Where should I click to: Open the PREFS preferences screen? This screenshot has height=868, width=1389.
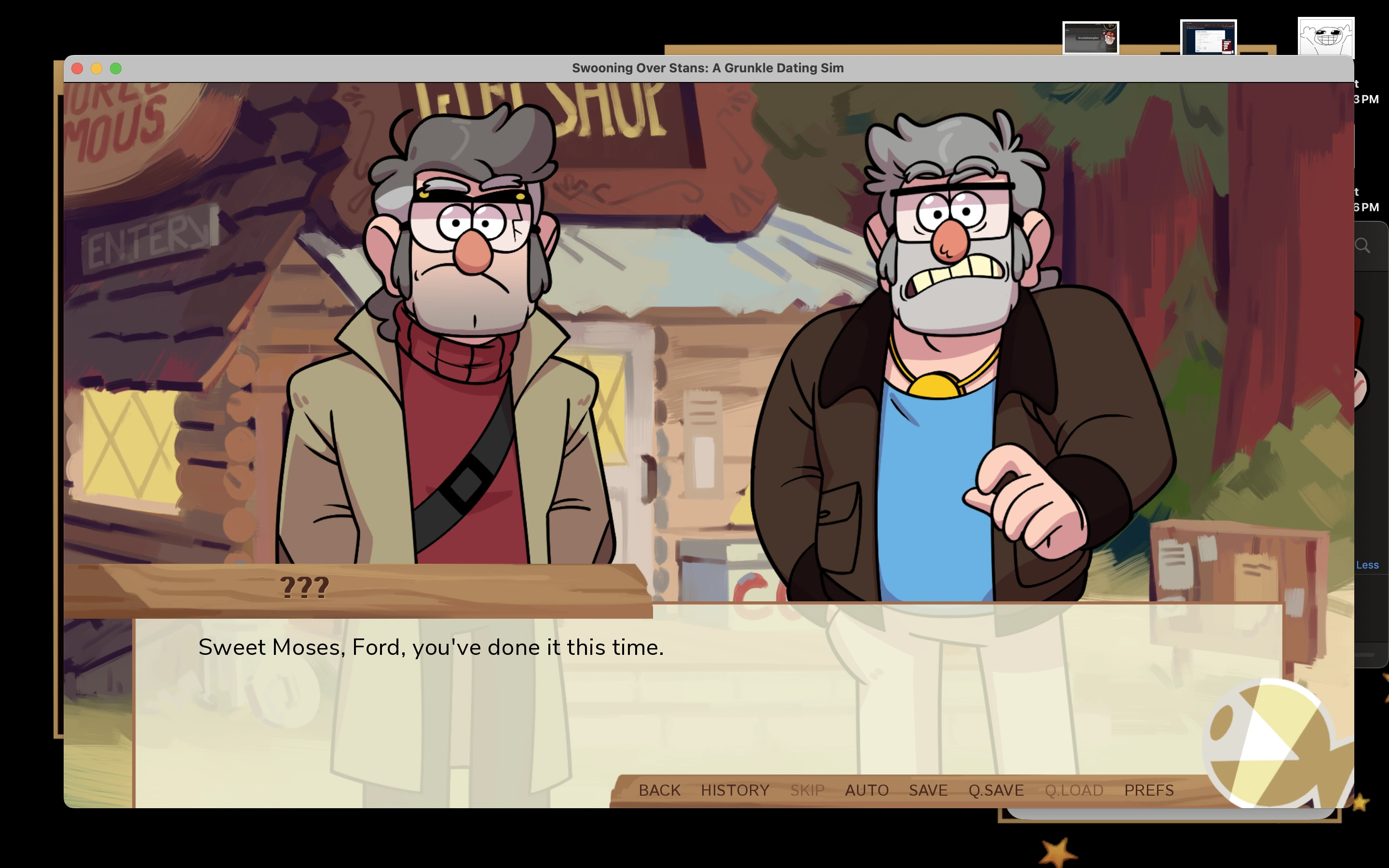[1149, 790]
